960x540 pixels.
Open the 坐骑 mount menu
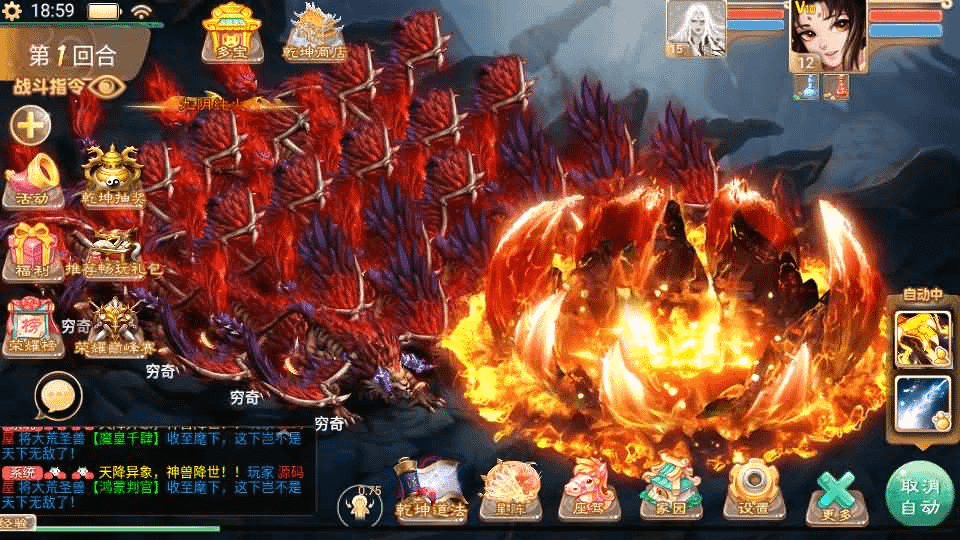[588, 489]
